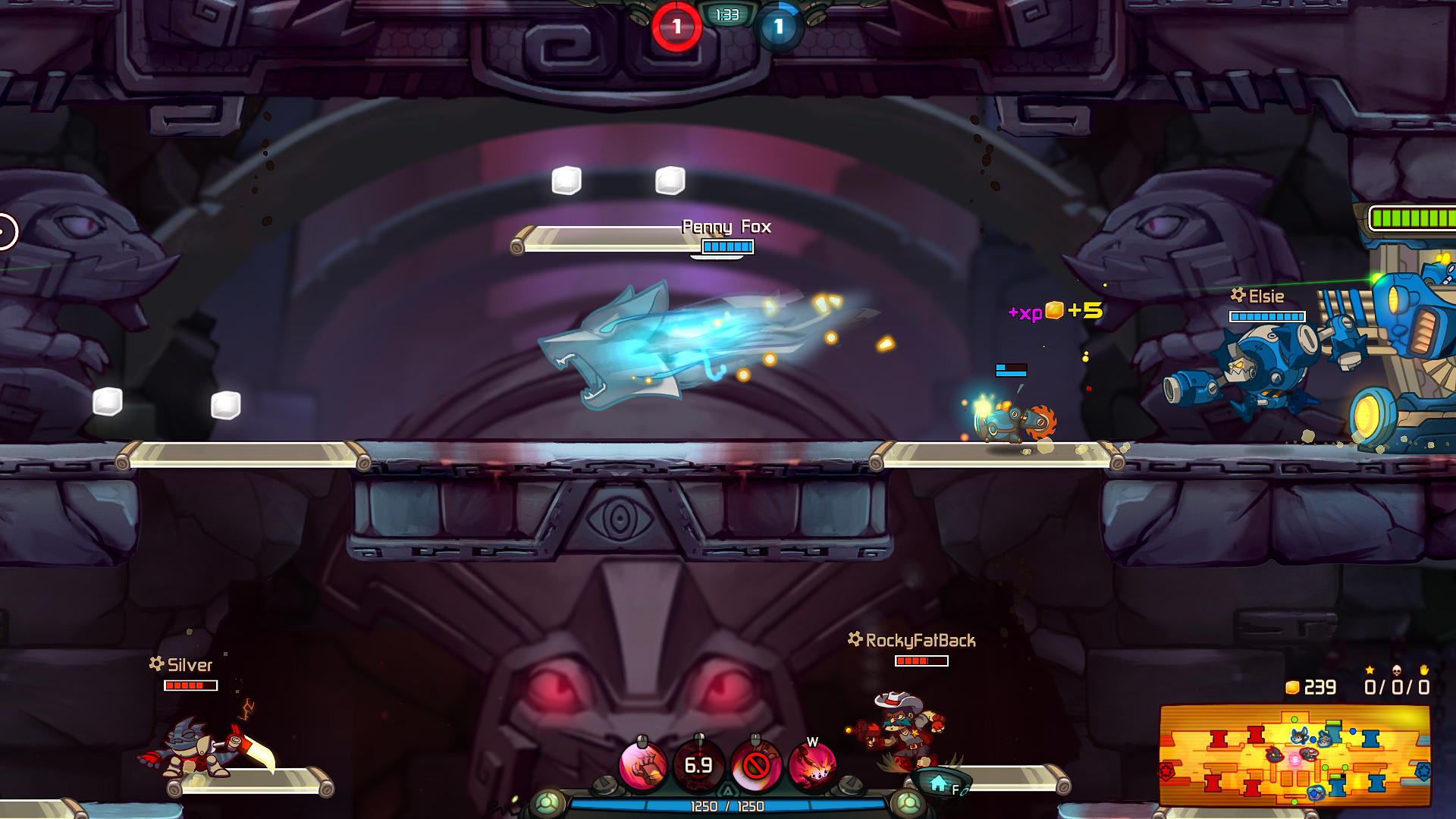Click the mouse-button indicator above the claw ability
Image resolution: width=1456 pixels, height=819 pixels.
click(x=642, y=739)
